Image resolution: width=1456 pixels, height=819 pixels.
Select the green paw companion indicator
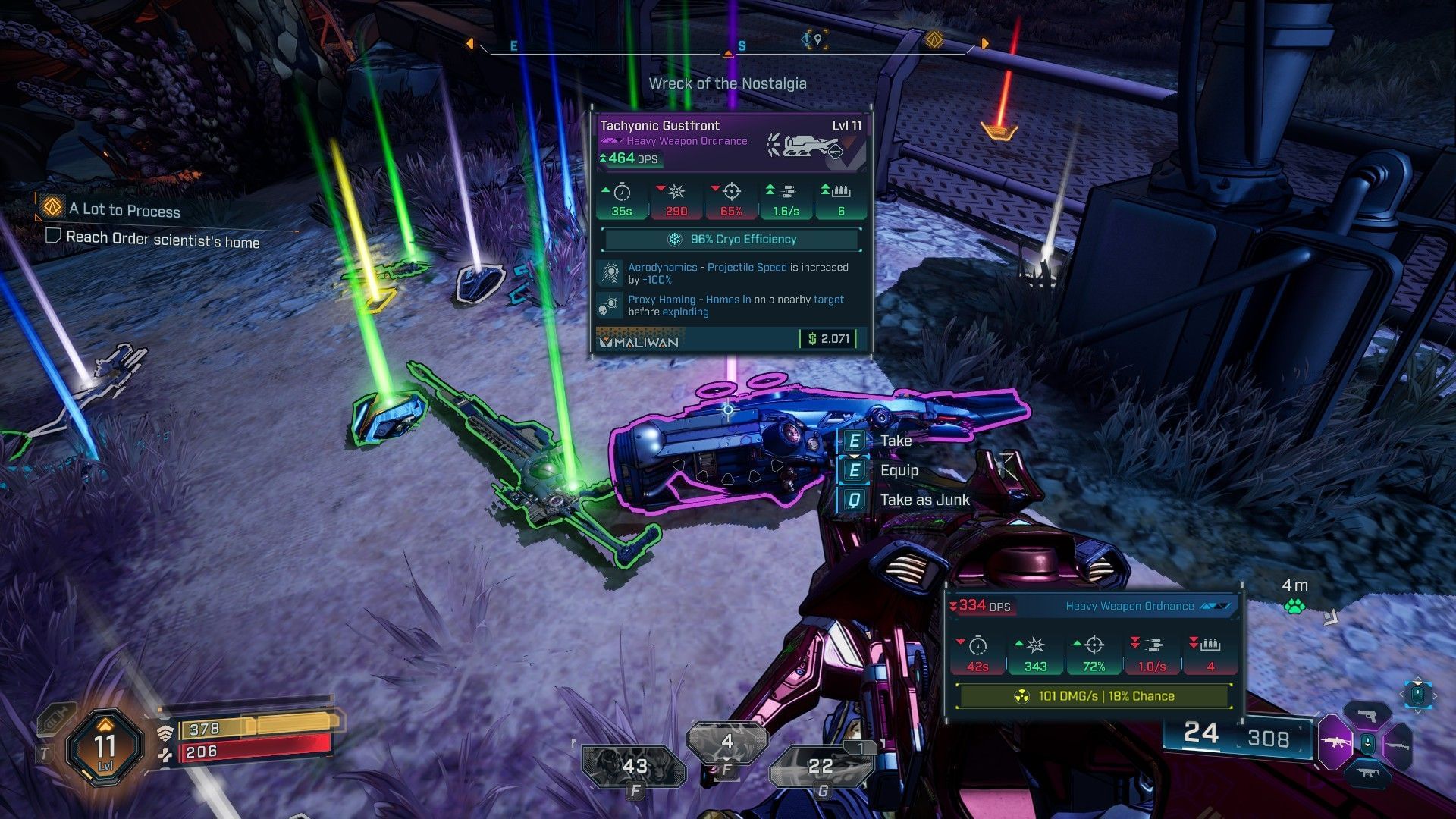point(1294,606)
